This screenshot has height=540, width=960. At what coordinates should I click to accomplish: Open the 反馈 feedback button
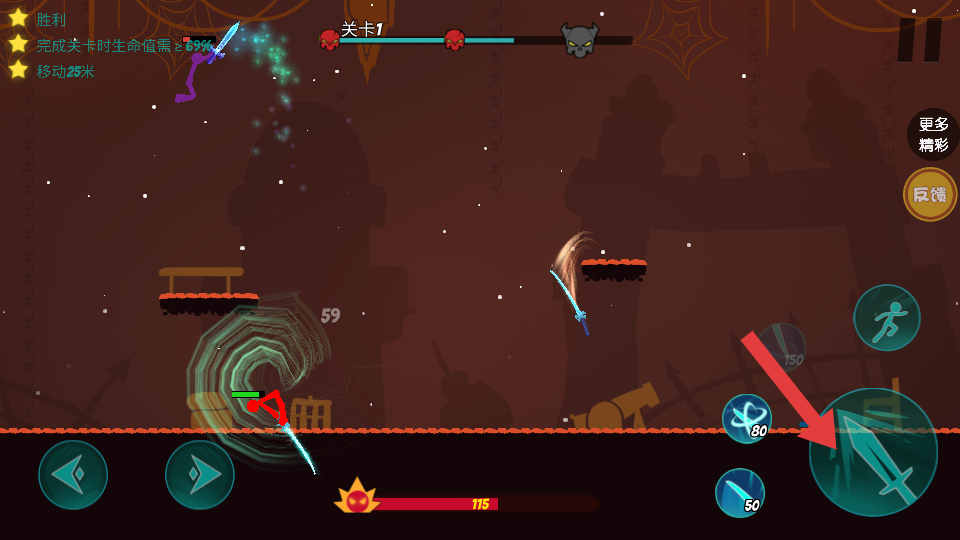pos(930,194)
